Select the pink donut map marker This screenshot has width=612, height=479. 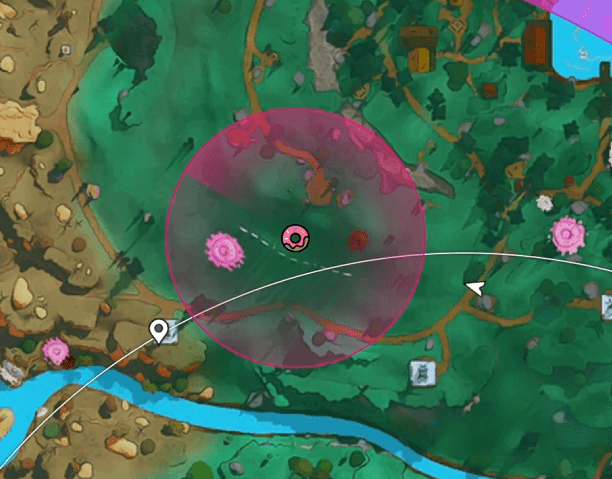[295, 237]
